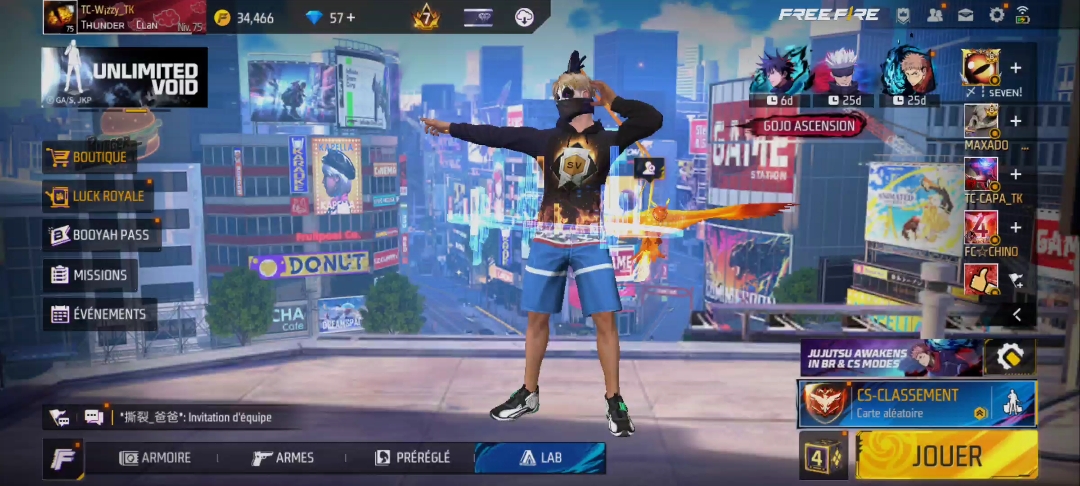The width and height of the screenshot is (1080, 486).
Task: Open the Gojo Ascension event
Action: click(x=808, y=126)
